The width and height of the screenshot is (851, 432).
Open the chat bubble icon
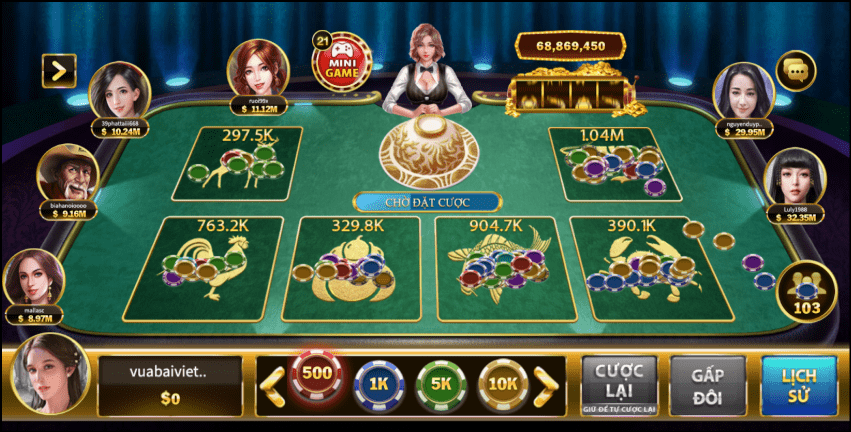[x=796, y=70]
